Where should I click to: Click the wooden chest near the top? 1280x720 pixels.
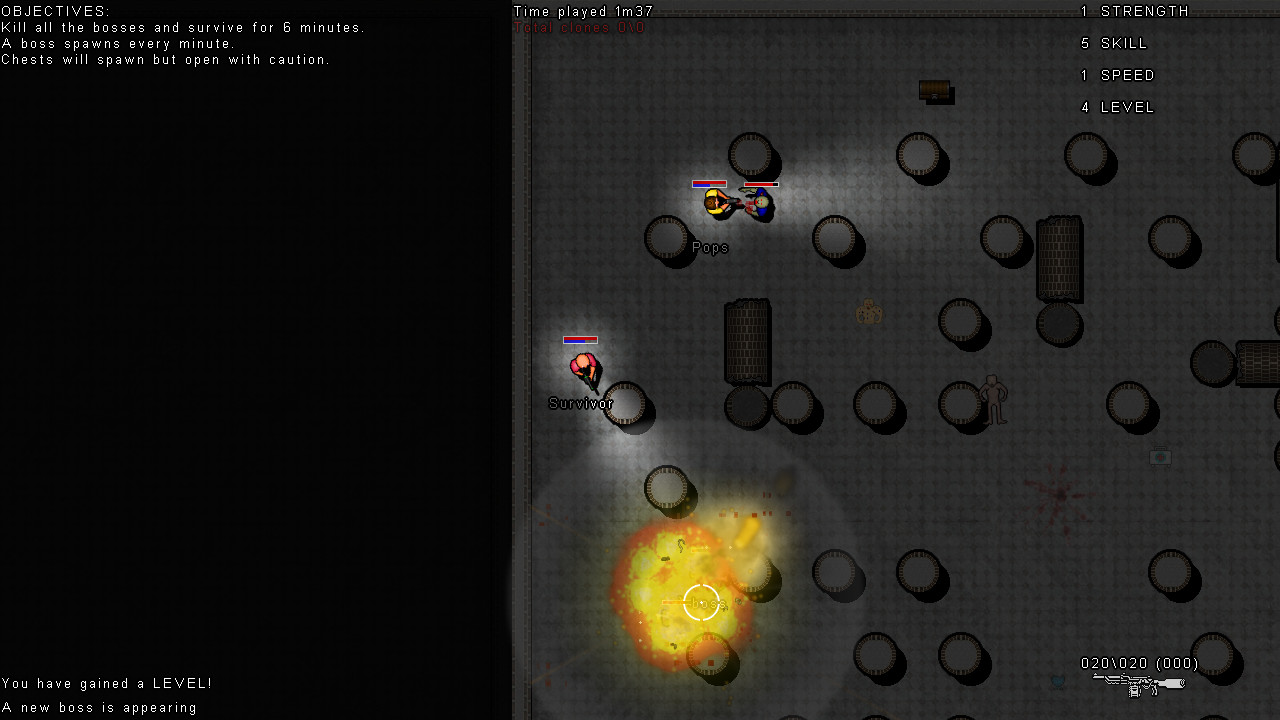coord(935,91)
